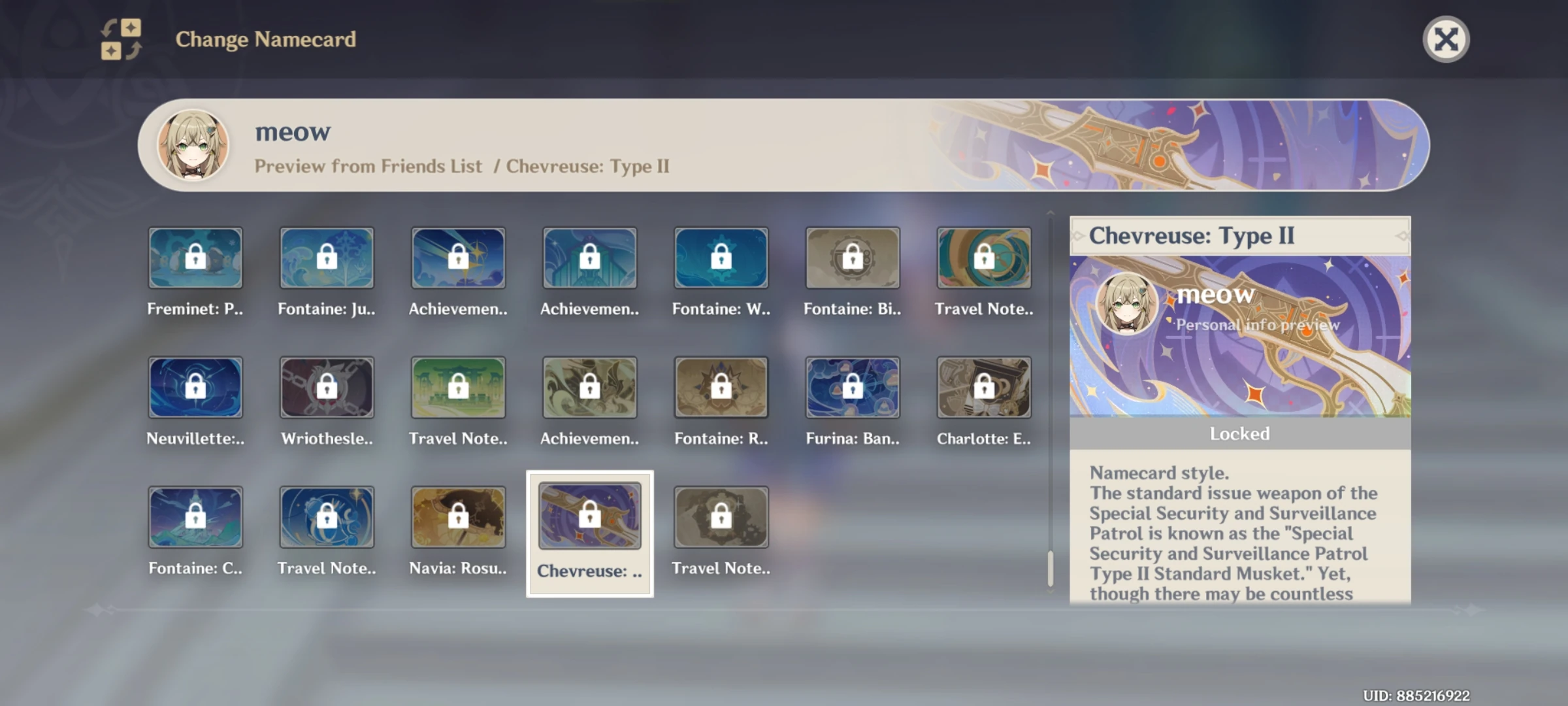
Task: Click the lock icon on the Chevreuse namecard
Action: 589,516
